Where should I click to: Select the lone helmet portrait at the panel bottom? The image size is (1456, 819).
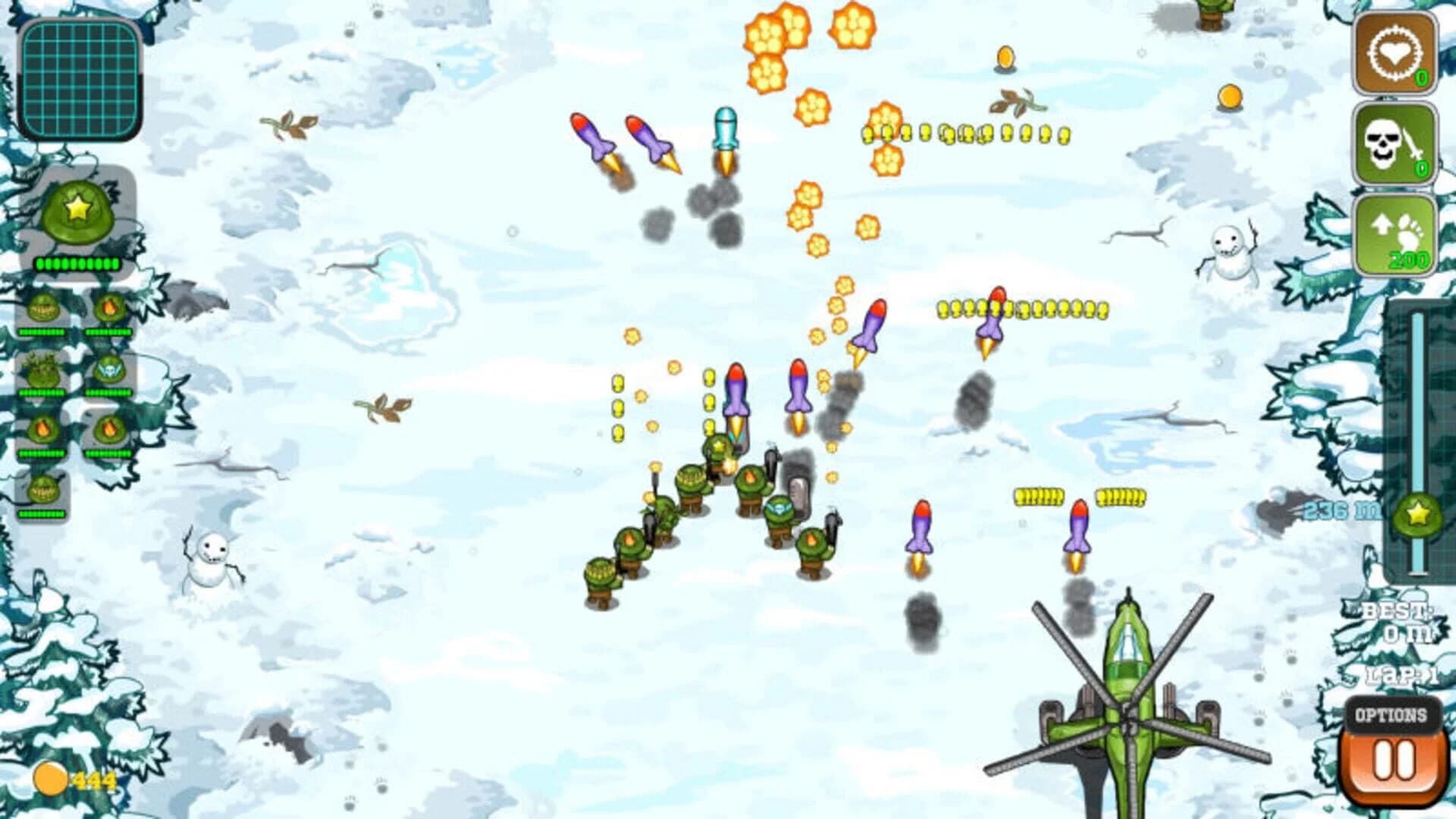(43, 490)
